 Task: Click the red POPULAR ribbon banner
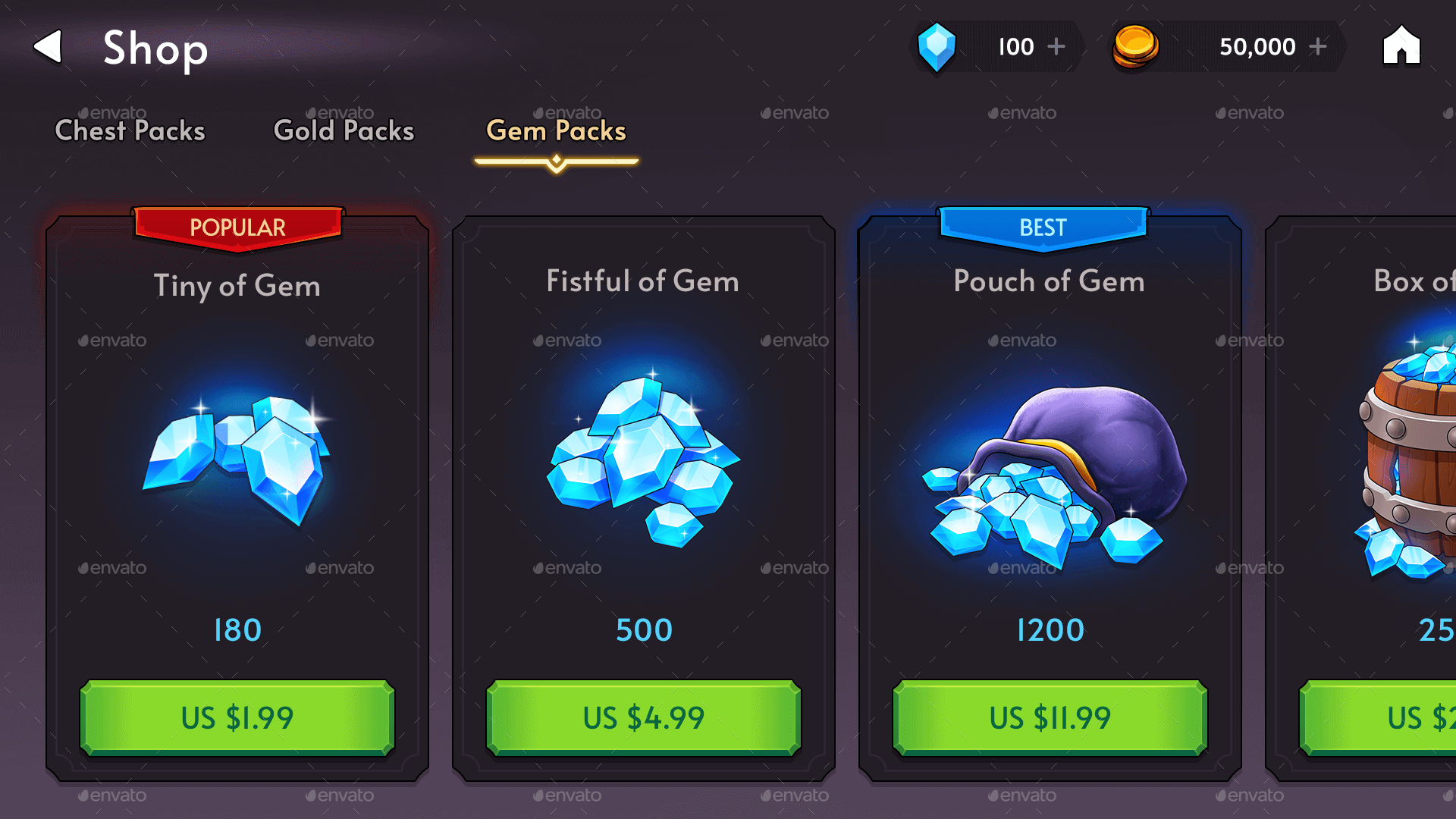[x=237, y=227]
